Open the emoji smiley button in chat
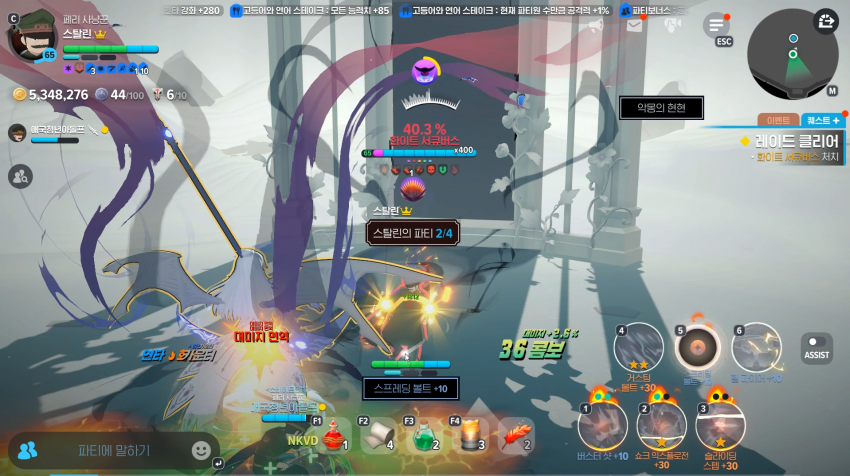The image size is (850, 476). coord(201,450)
